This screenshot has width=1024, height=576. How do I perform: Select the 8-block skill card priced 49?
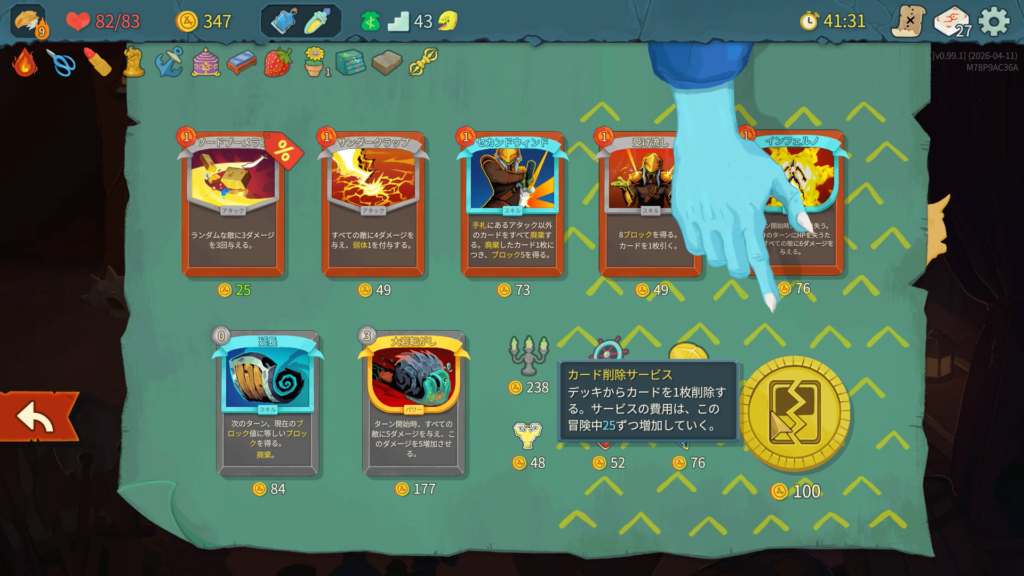click(650, 205)
